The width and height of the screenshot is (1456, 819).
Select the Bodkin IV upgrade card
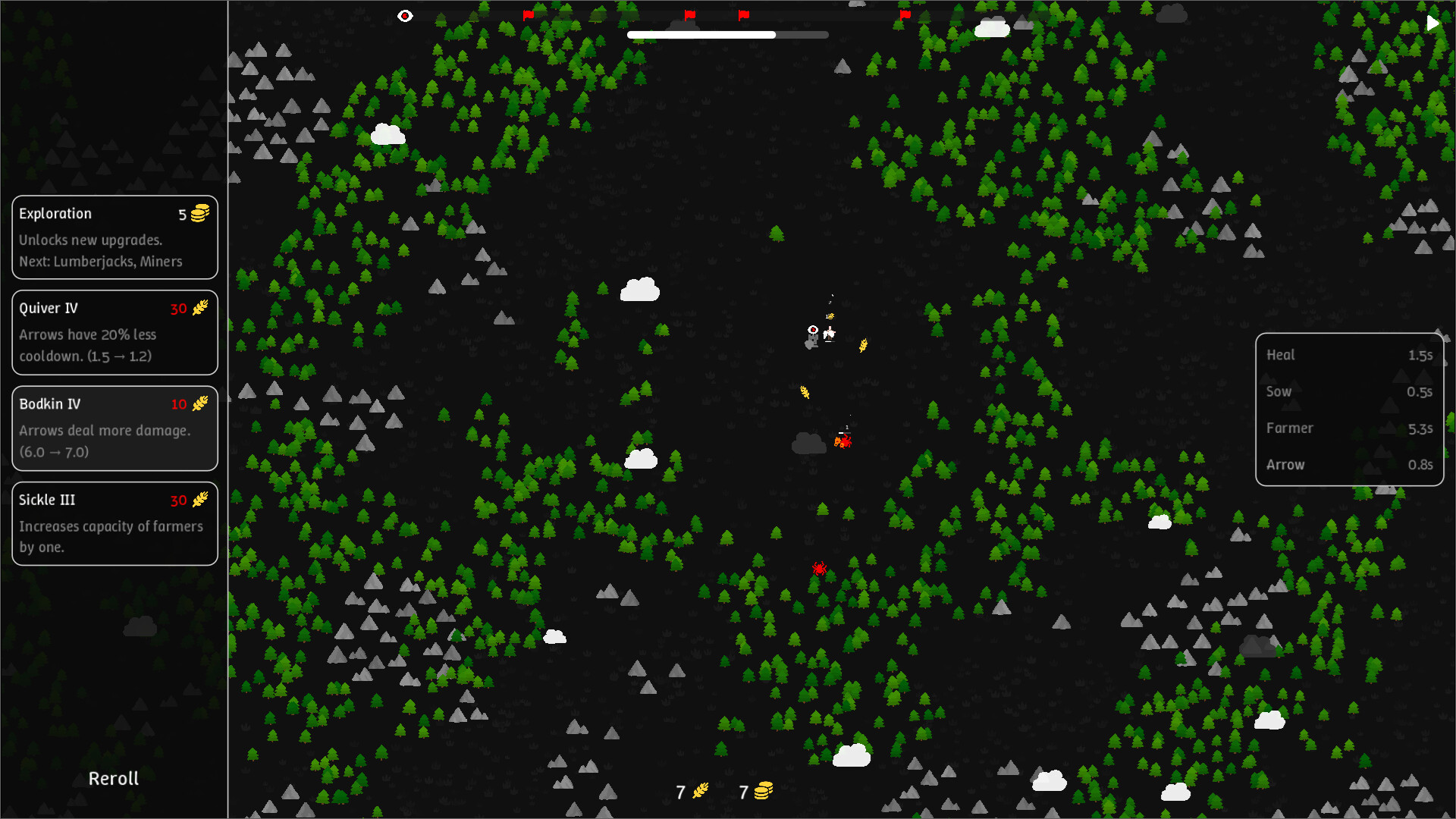pyautogui.click(x=115, y=428)
